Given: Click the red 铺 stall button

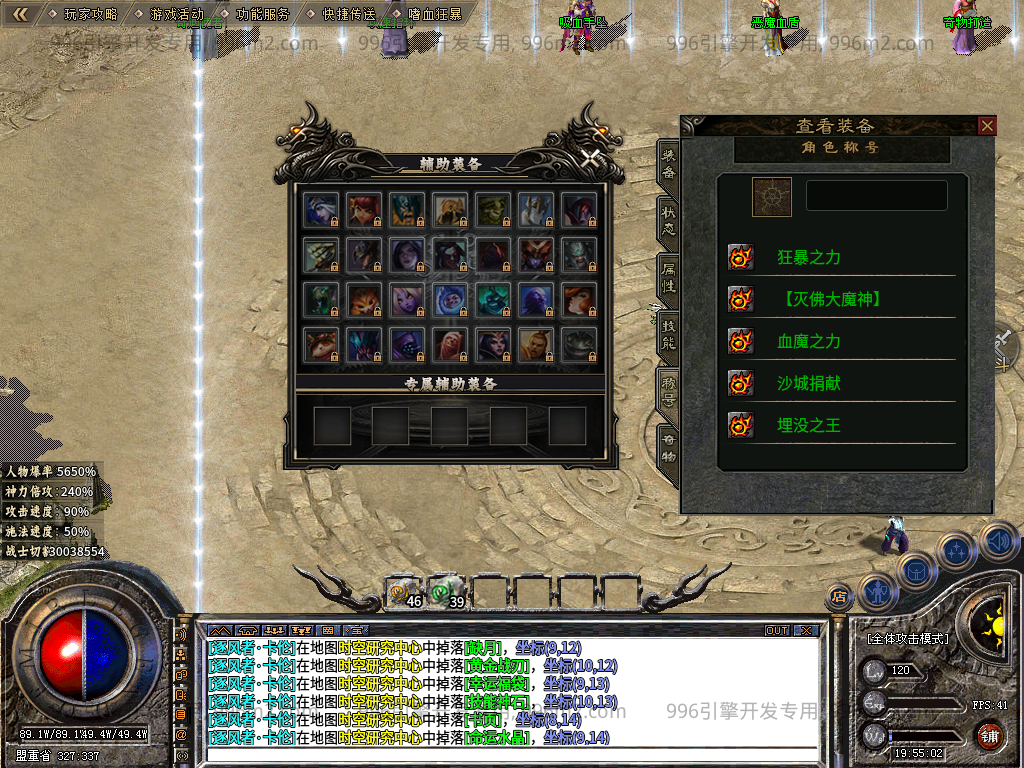Looking at the screenshot, I should tap(989, 737).
